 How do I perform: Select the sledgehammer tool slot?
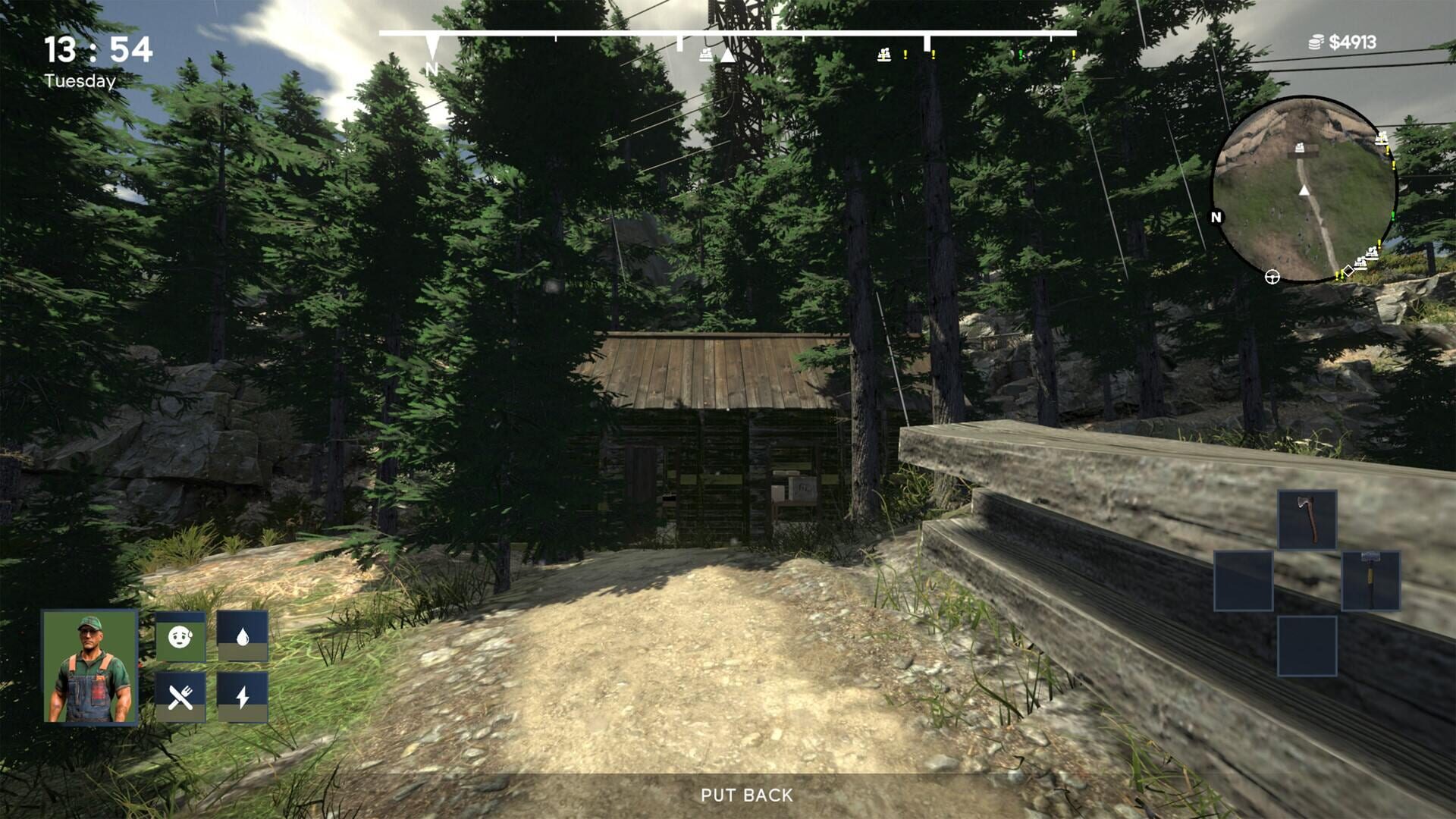click(x=1371, y=580)
